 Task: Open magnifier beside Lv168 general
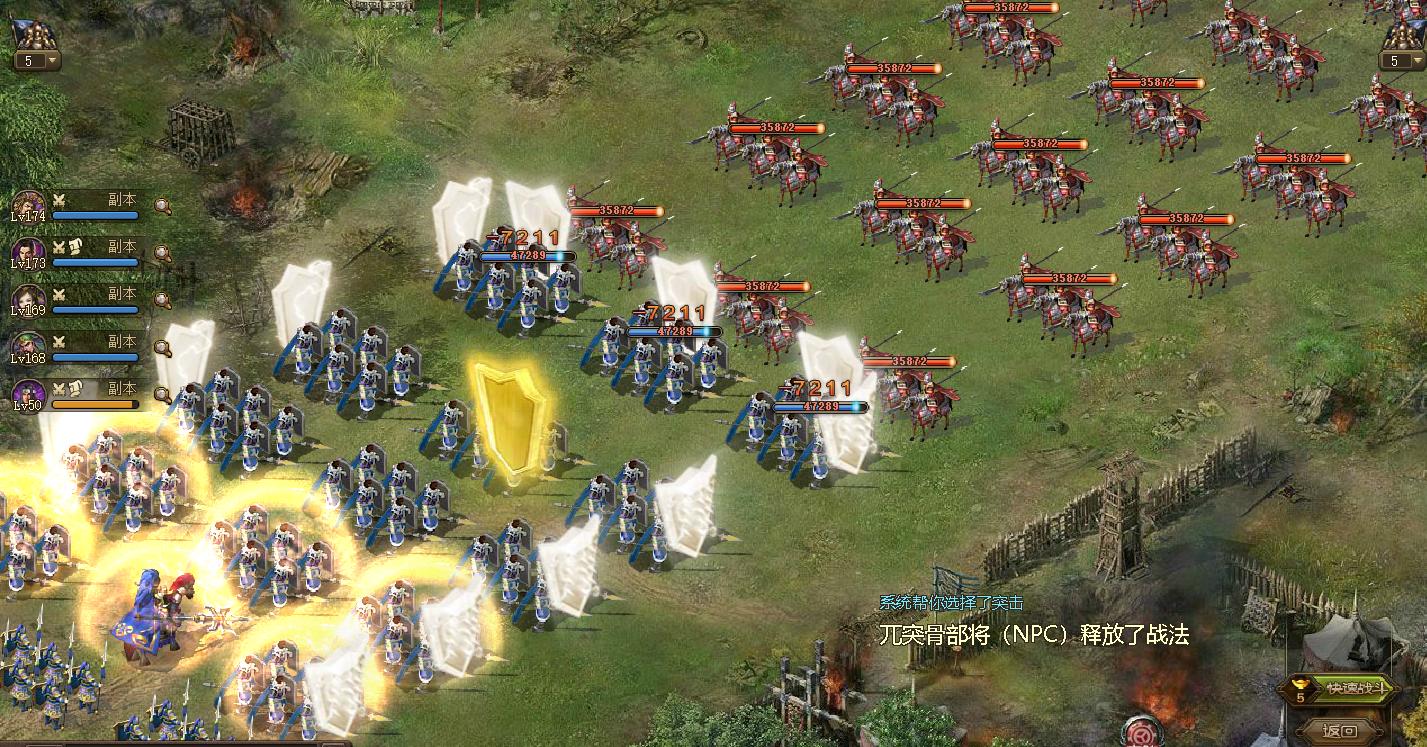coord(162,348)
